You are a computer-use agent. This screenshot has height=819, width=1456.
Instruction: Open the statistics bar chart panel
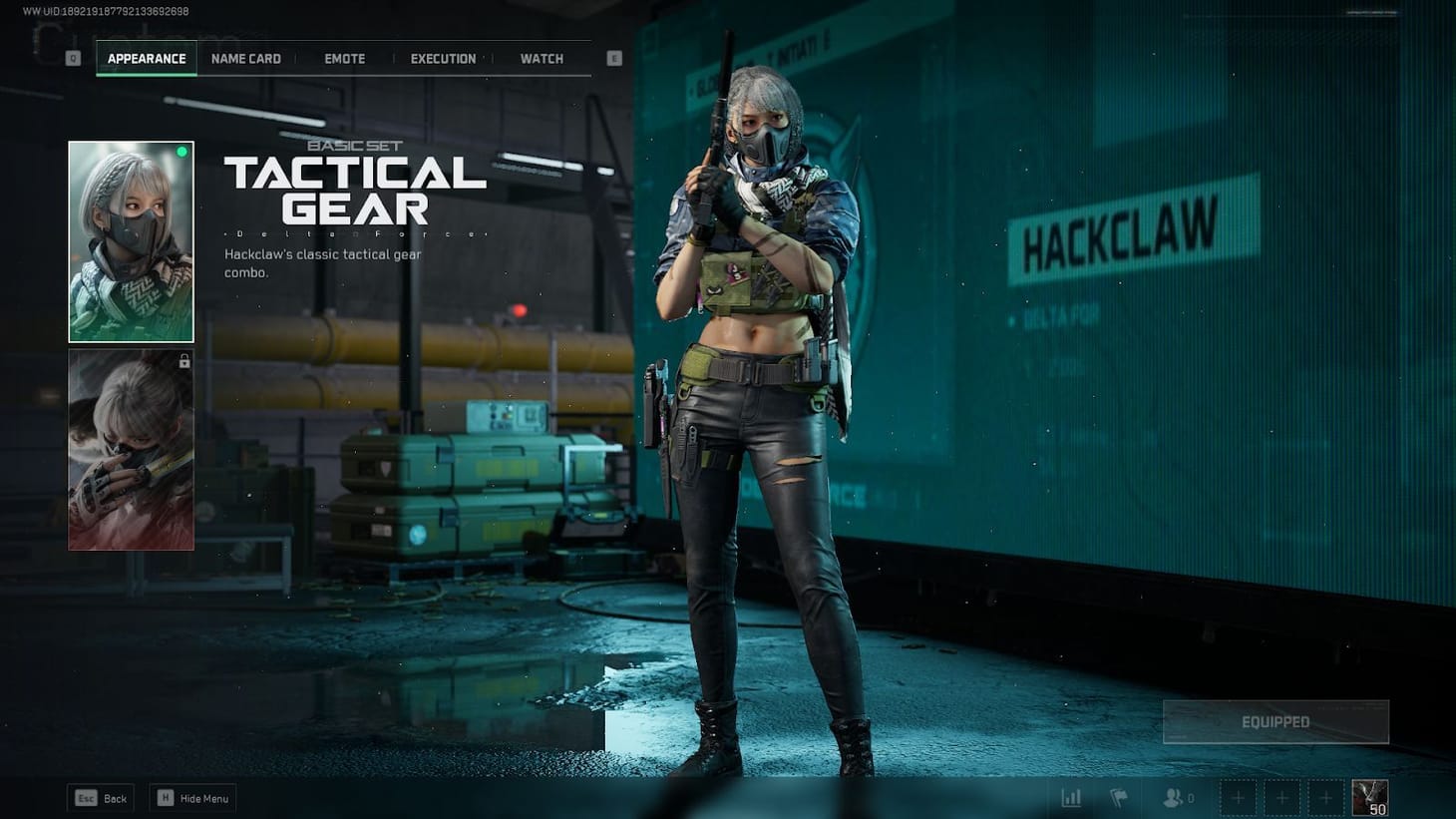[x=1071, y=797]
